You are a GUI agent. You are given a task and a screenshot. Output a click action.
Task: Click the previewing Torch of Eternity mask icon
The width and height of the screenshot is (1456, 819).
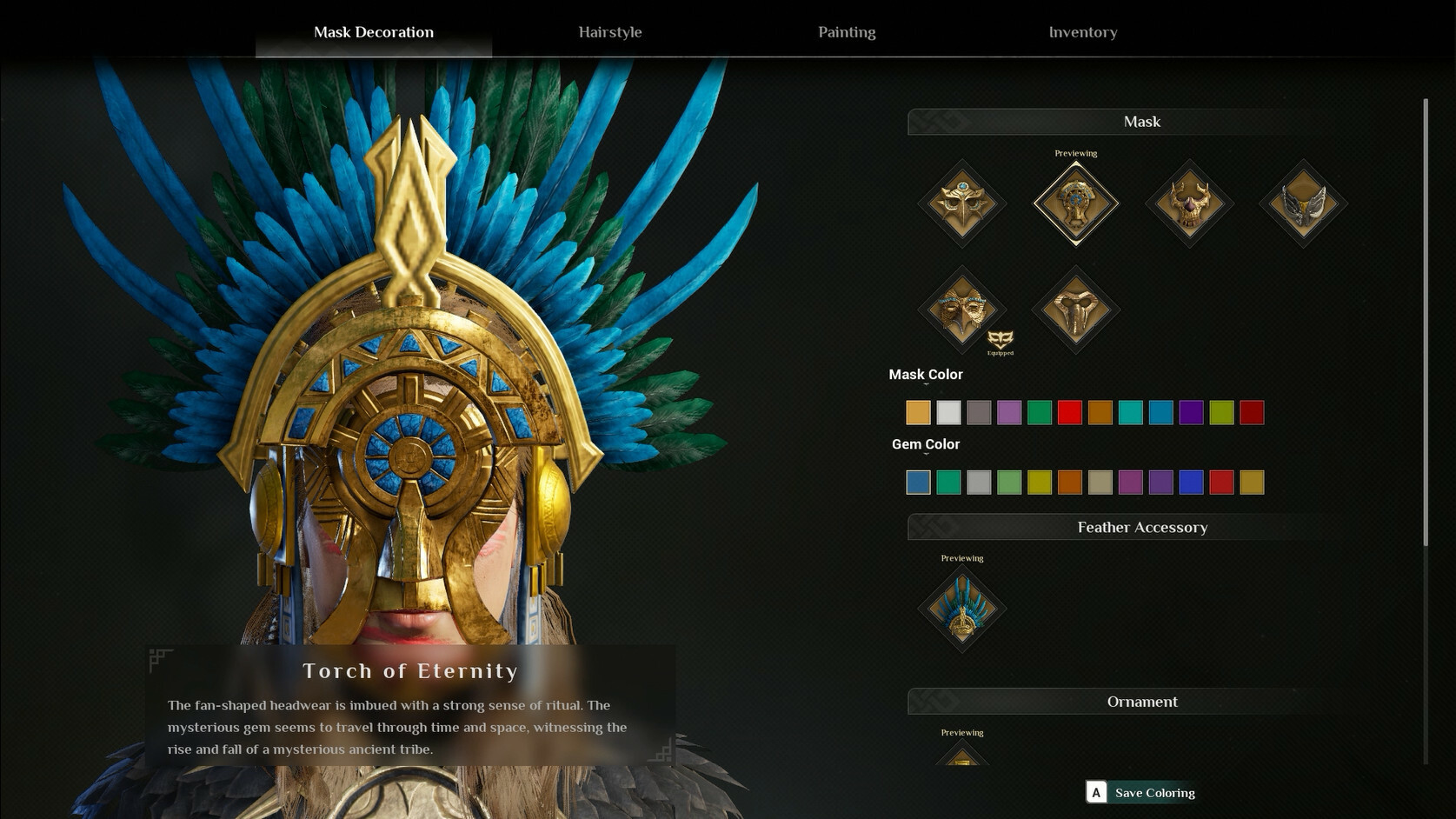(x=1076, y=204)
